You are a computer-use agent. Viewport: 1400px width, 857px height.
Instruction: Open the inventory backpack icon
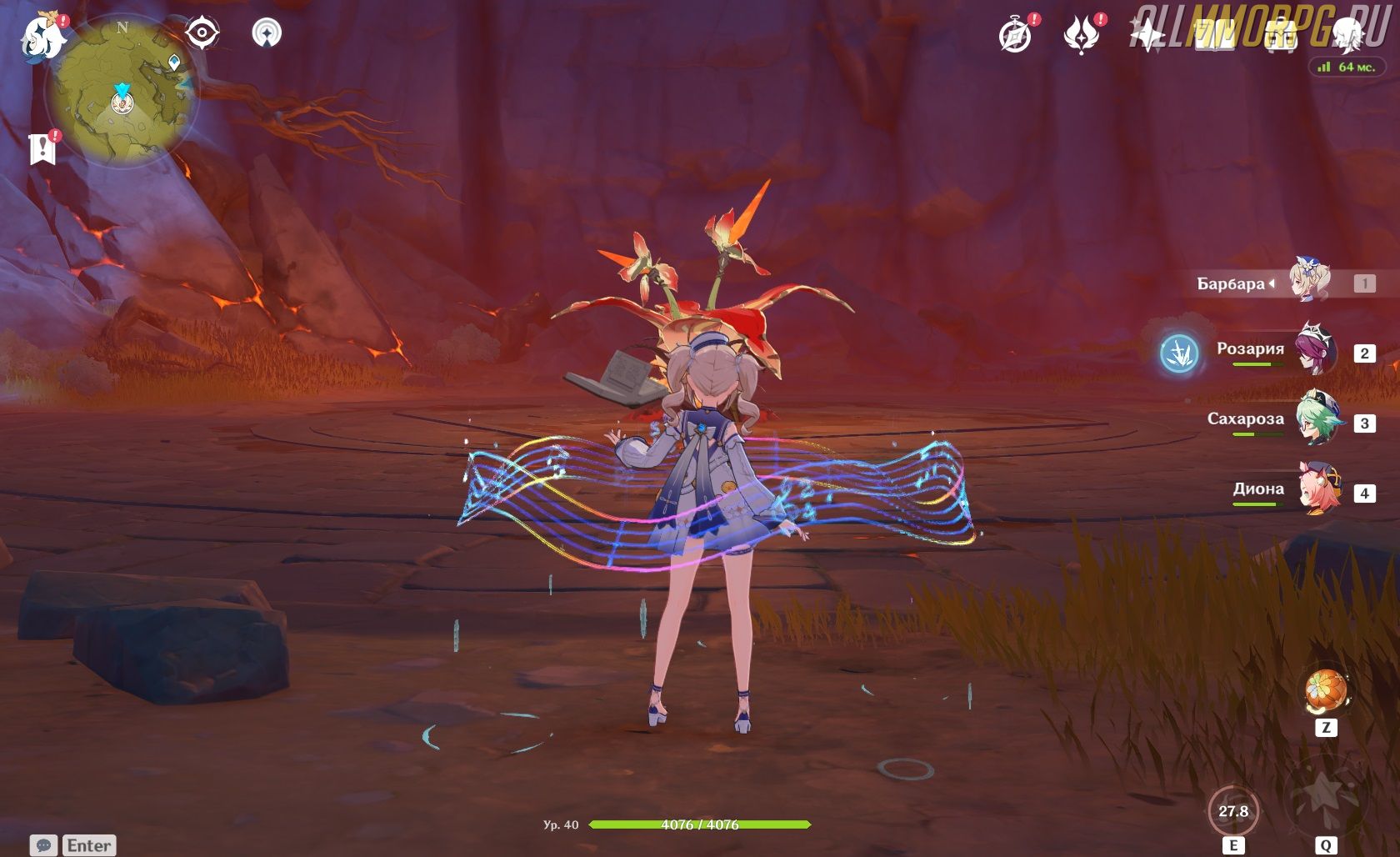[1281, 35]
